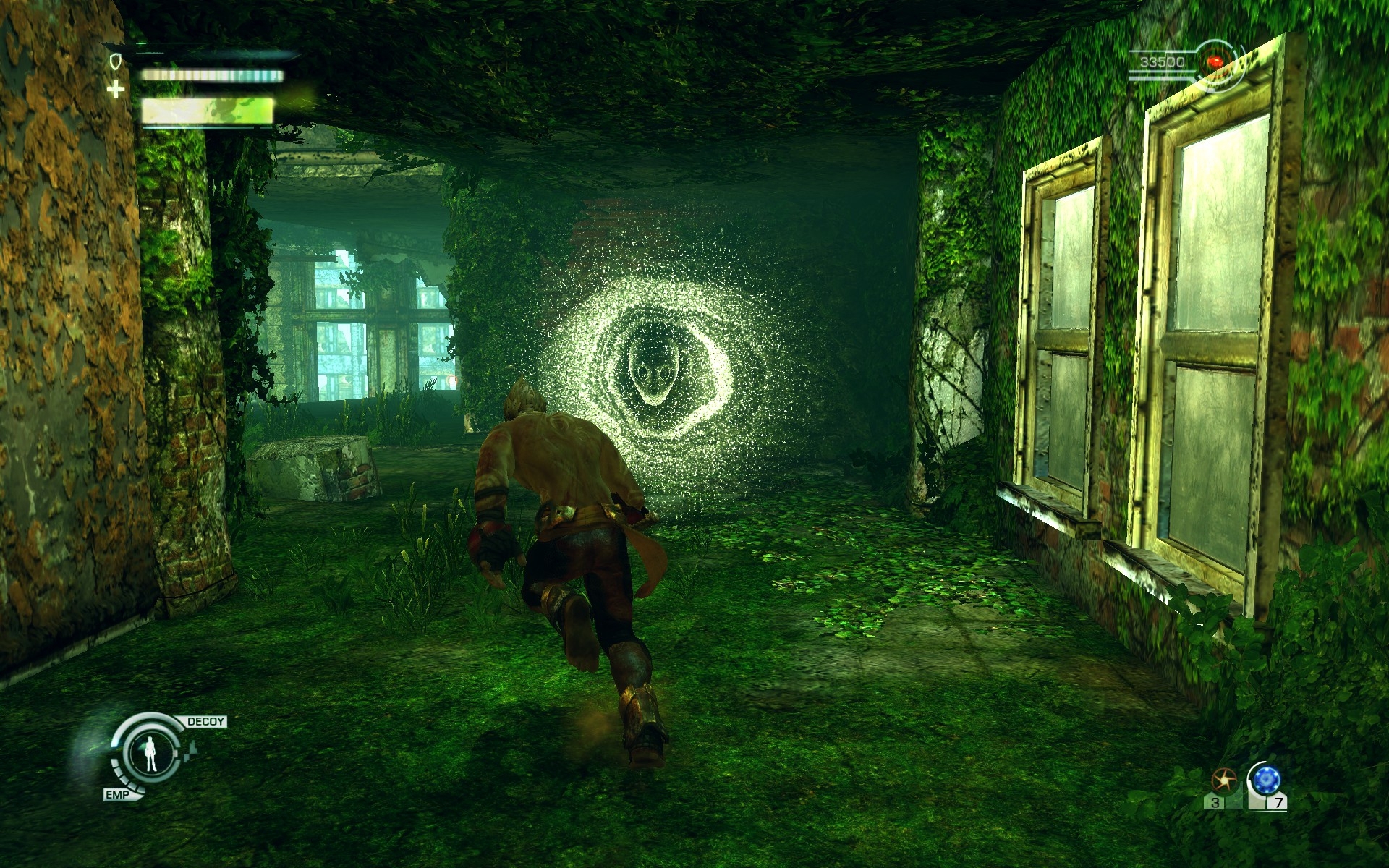The width and height of the screenshot is (1389, 868).
Task: Activate the EMP ability label
Action: 117,795
